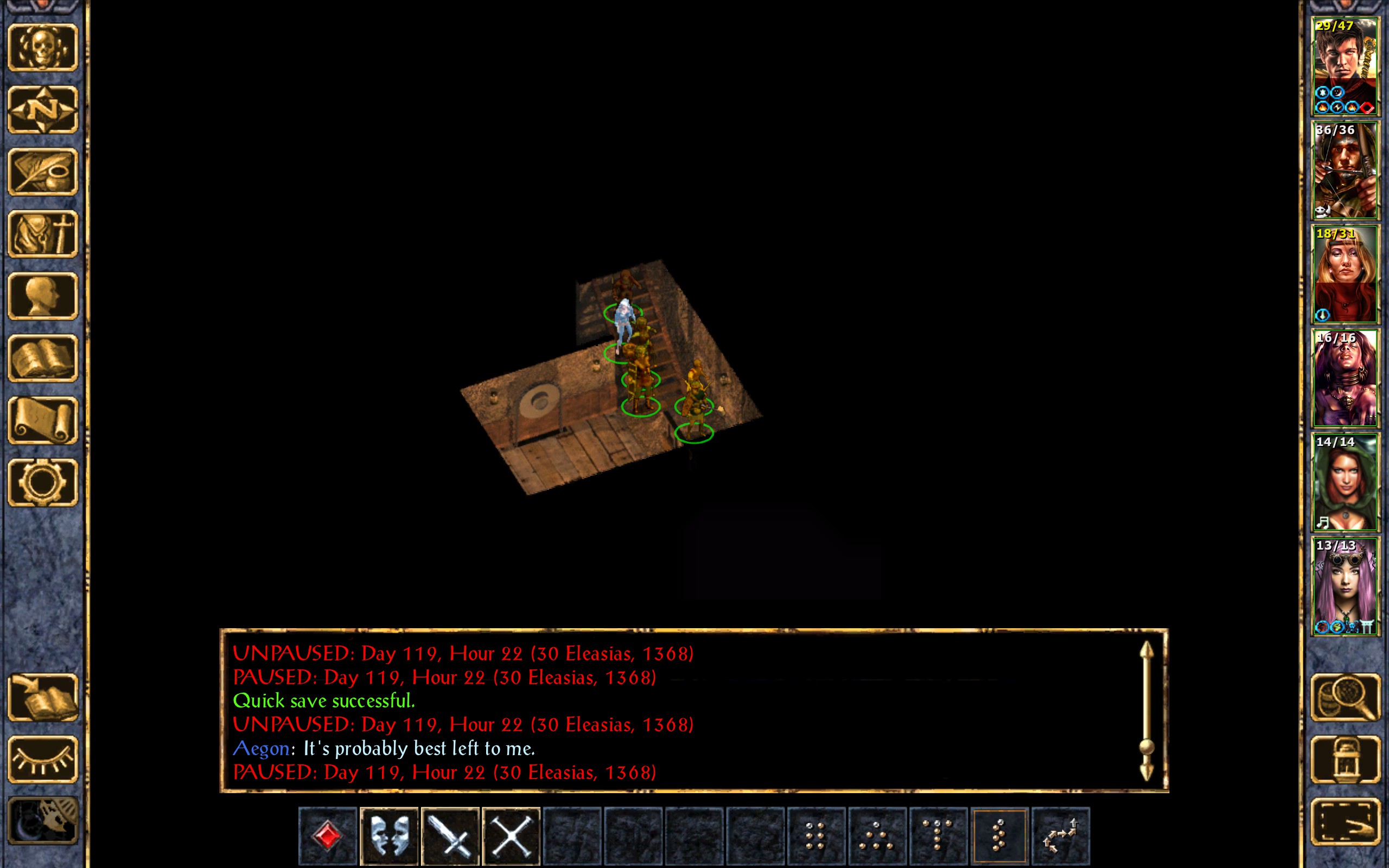Open the character record bust icon
The width and height of the screenshot is (1389, 868).
pyautogui.click(x=43, y=296)
